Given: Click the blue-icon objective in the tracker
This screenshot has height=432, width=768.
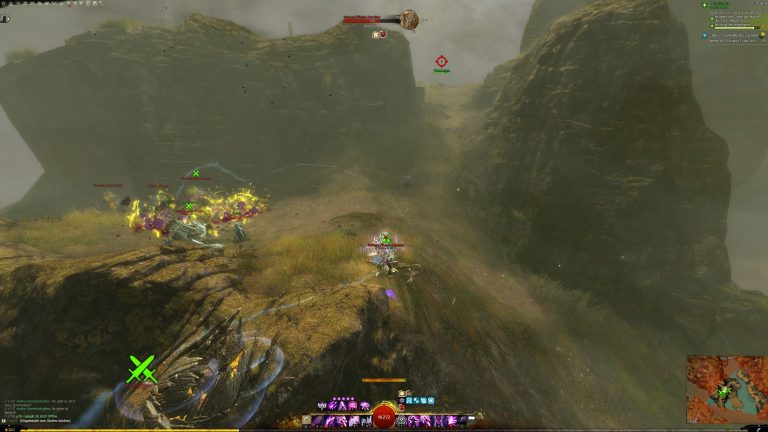Looking at the screenshot, I should (705, 34).
